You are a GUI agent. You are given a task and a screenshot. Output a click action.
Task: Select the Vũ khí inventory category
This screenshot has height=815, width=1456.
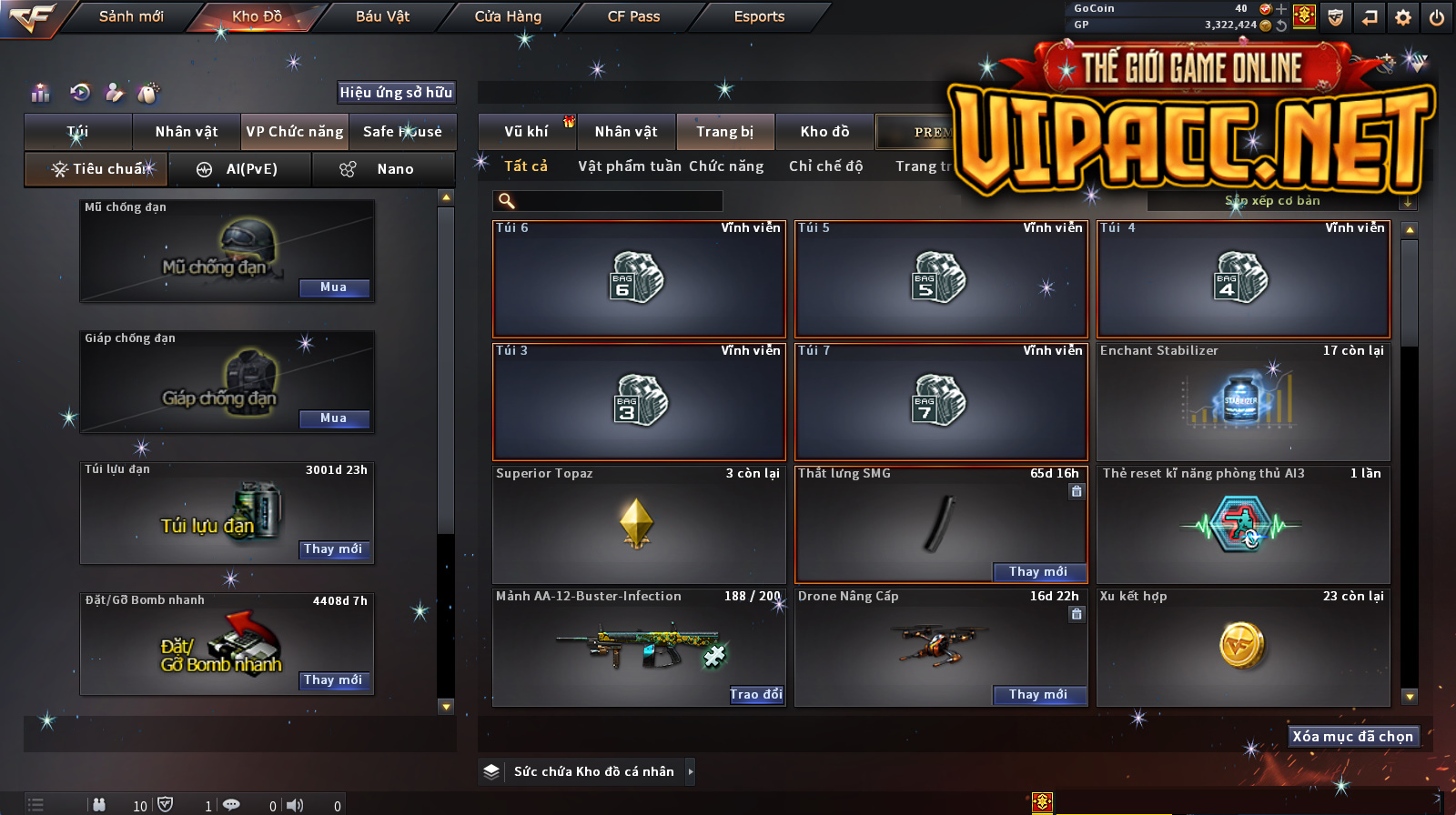click(x=527, y=132)
